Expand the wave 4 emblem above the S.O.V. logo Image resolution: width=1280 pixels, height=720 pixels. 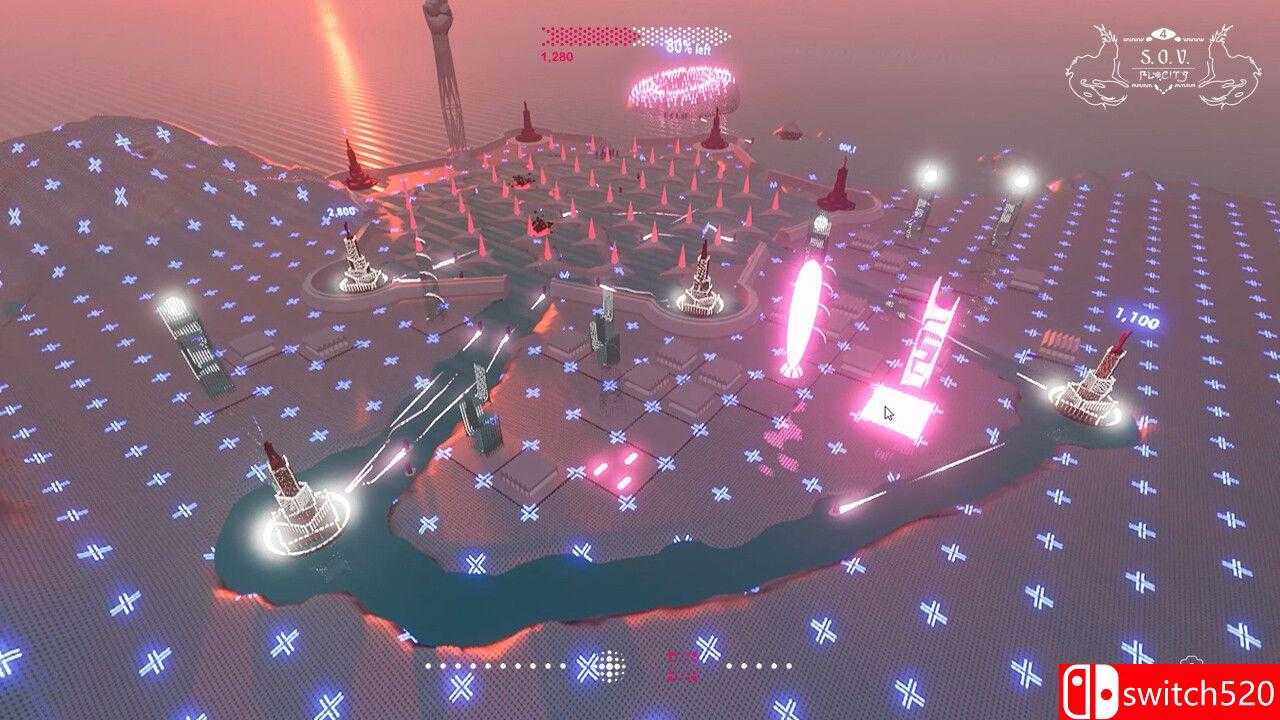(1163, 36)
